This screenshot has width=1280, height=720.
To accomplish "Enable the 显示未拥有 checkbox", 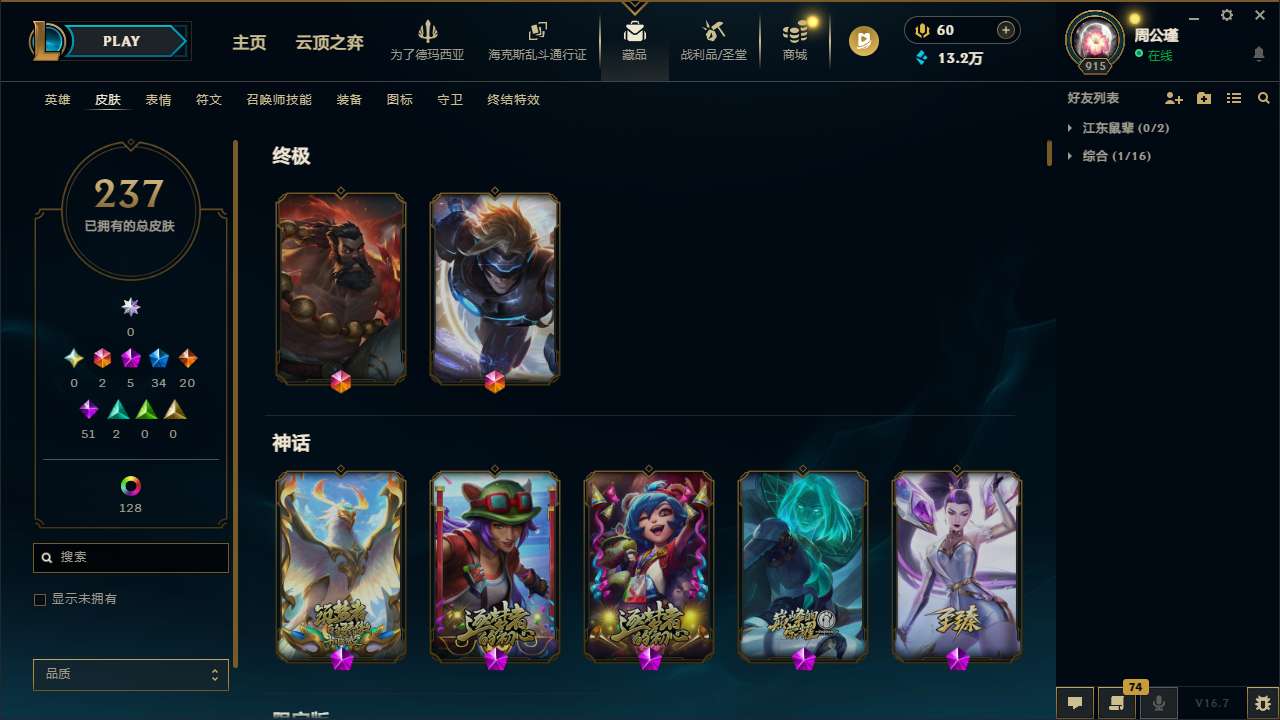I will (39, 599).
